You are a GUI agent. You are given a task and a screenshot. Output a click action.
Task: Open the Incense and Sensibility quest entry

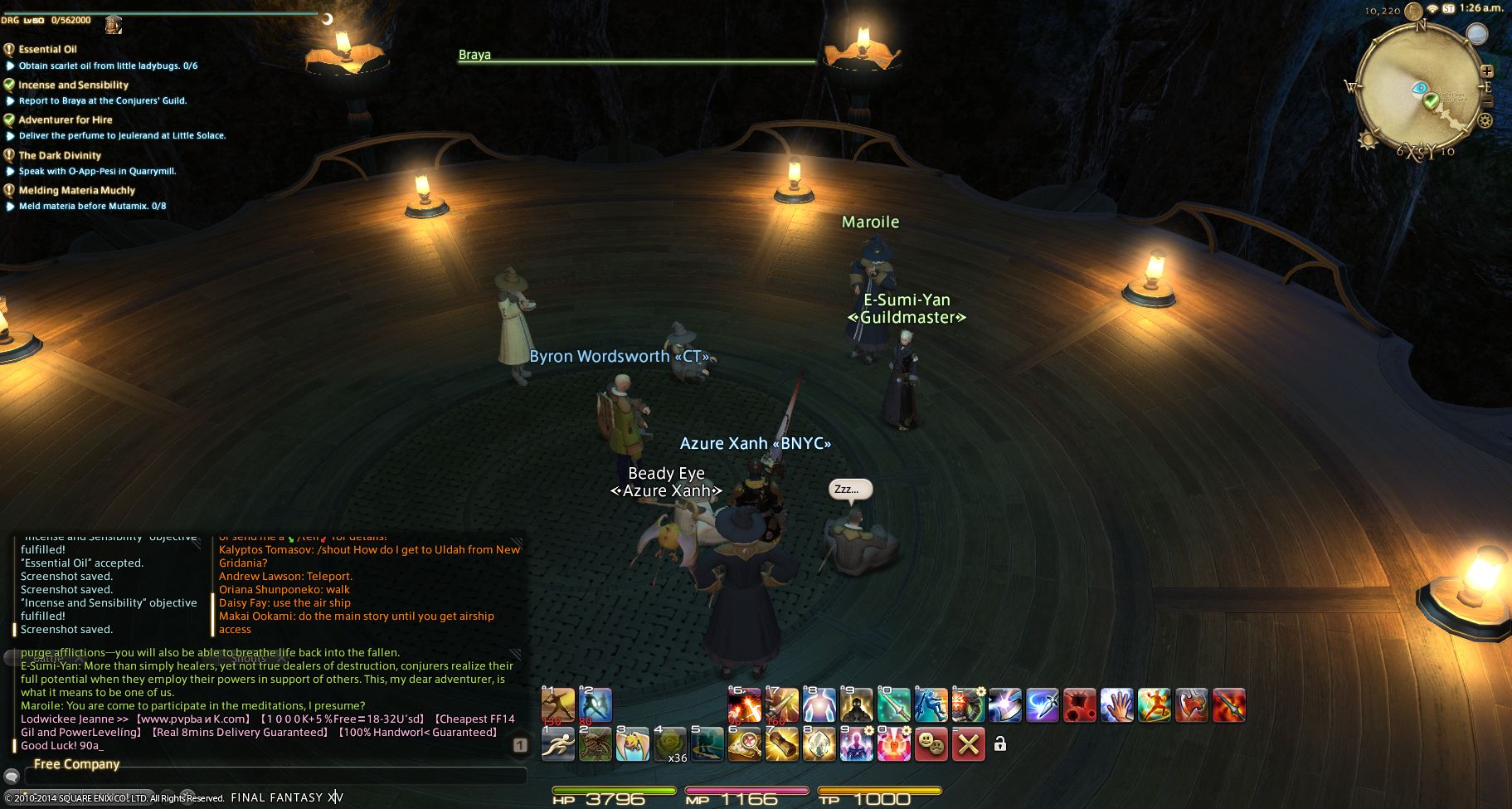pos(73,85)
